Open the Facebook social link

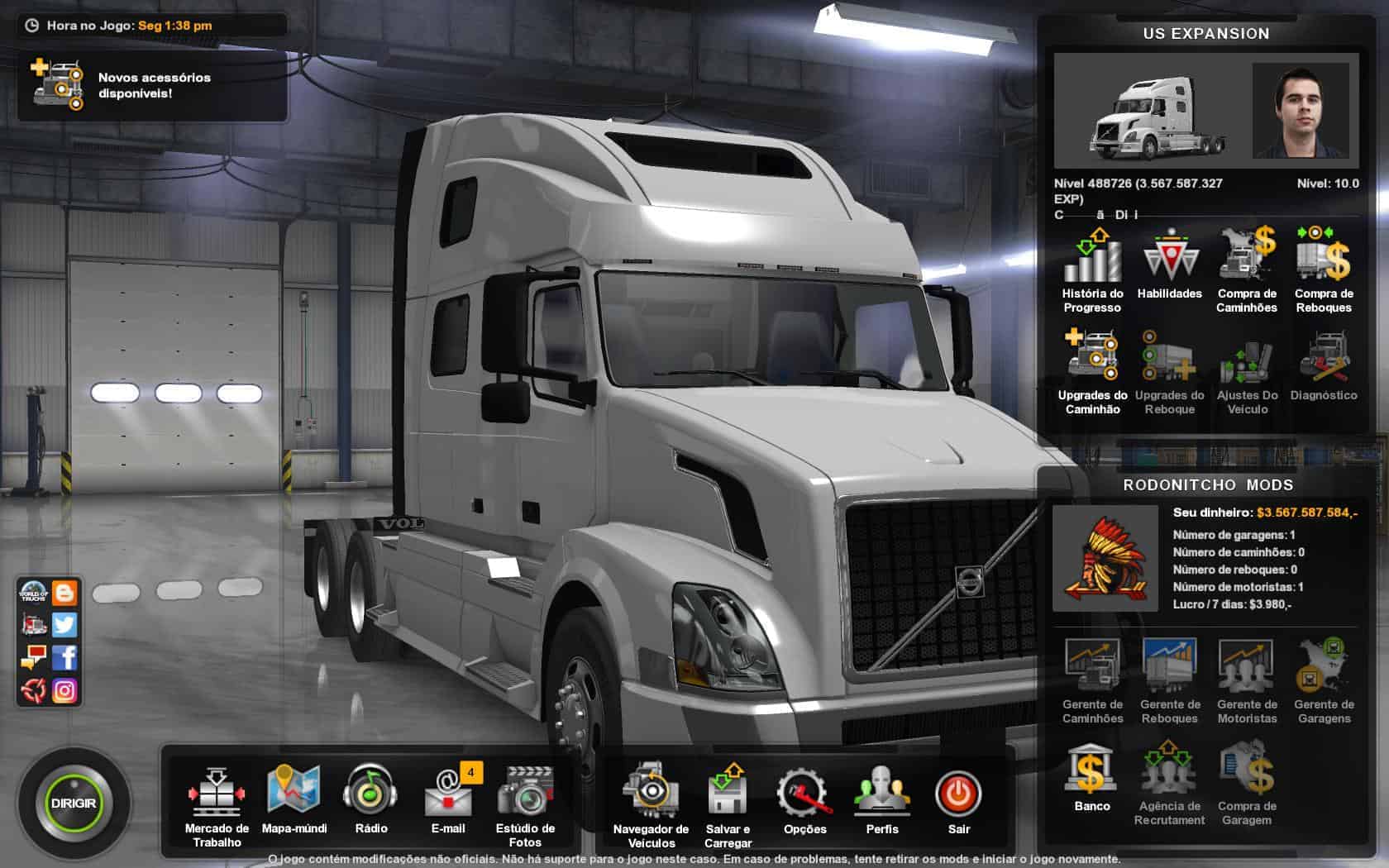(64, 657)
